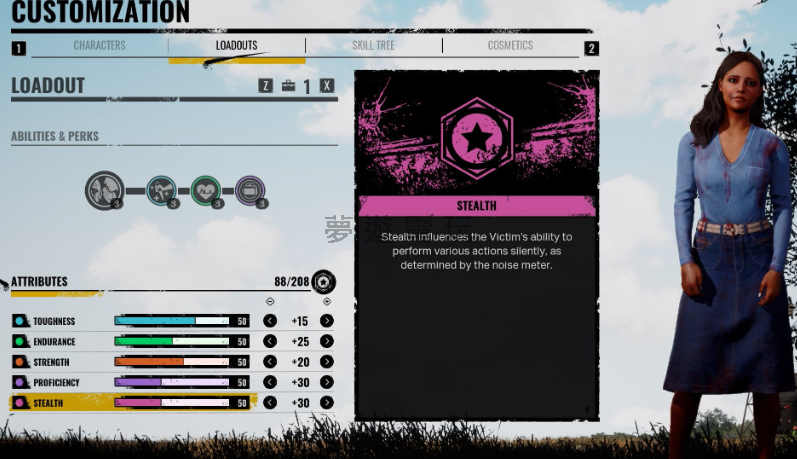
Task: Switch to the Characters tab
Action: pyautogui.click(x=99, y=46)
